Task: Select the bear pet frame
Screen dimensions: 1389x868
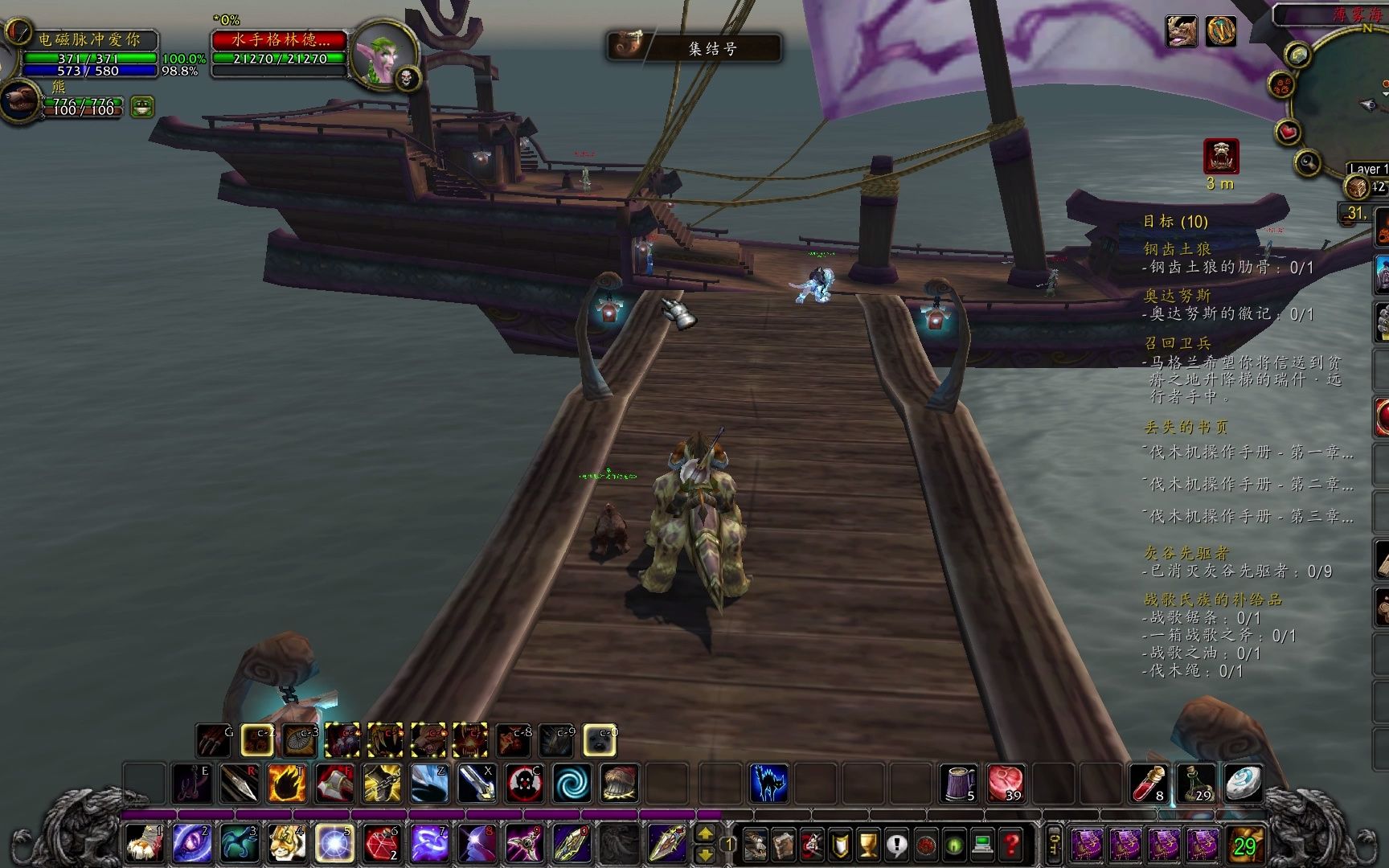Action: [x=20, y=102]
